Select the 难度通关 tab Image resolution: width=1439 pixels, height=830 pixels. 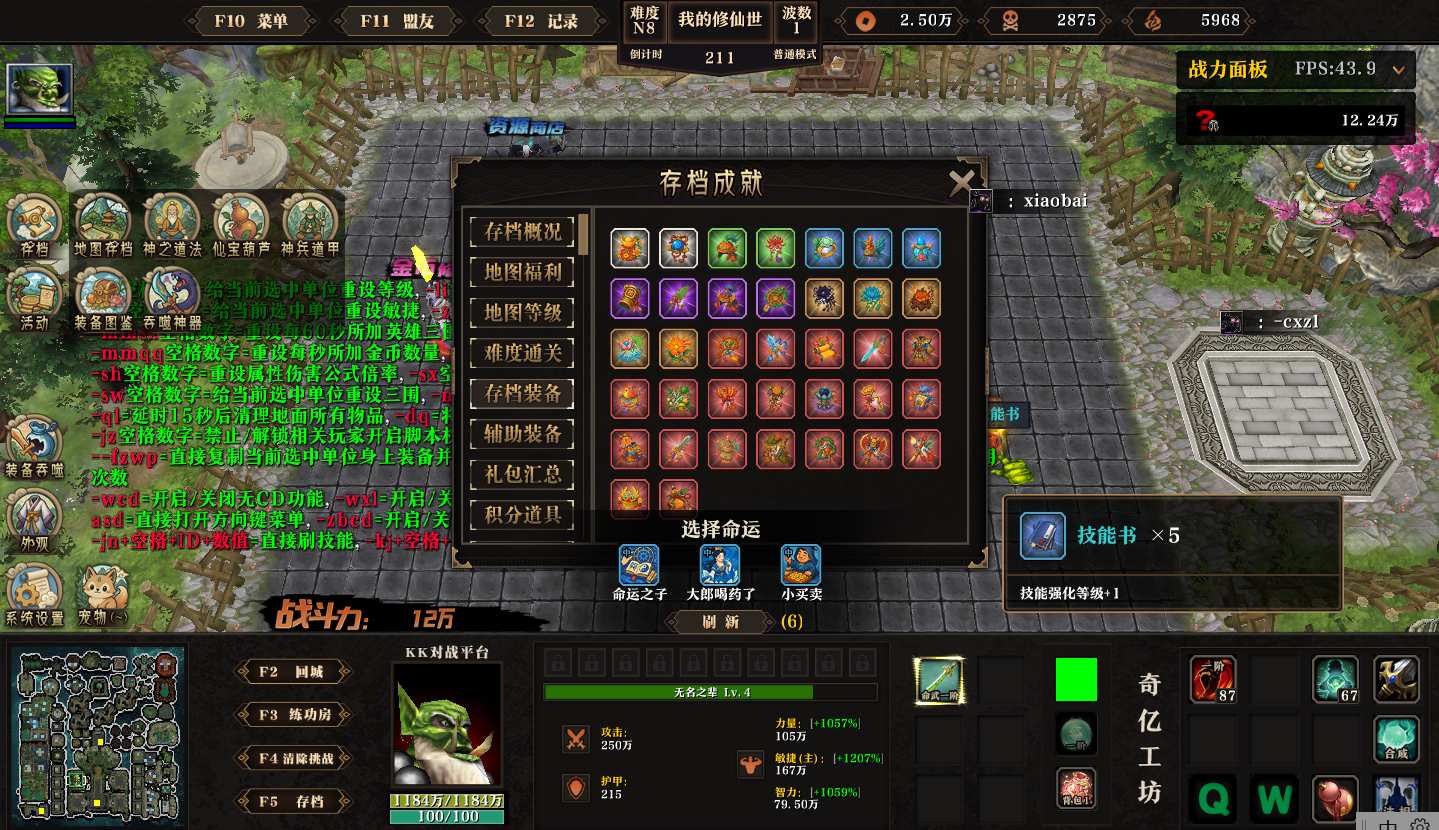(522, 353)
